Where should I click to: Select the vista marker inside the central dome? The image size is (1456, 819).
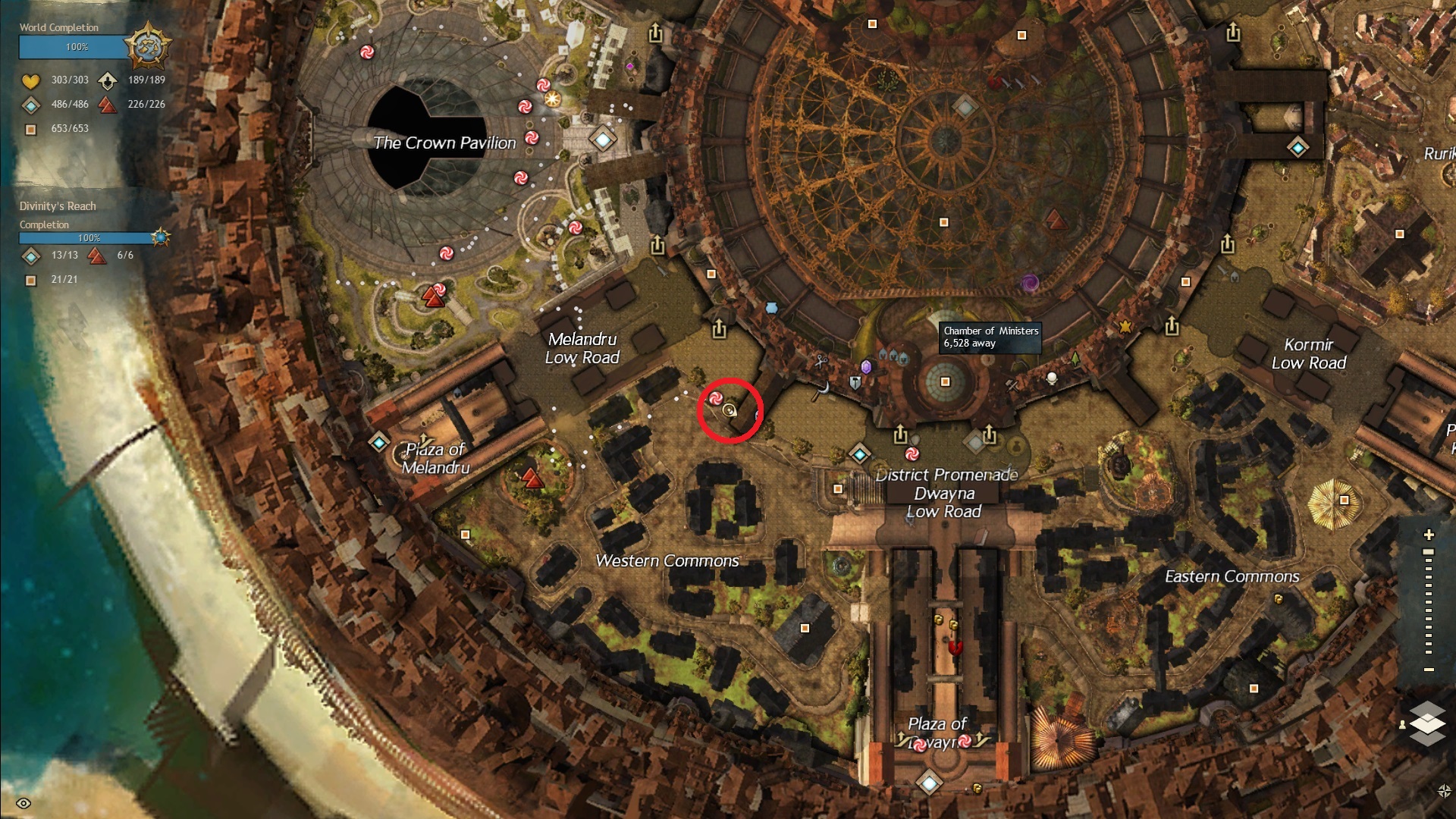coord(1055,221)
